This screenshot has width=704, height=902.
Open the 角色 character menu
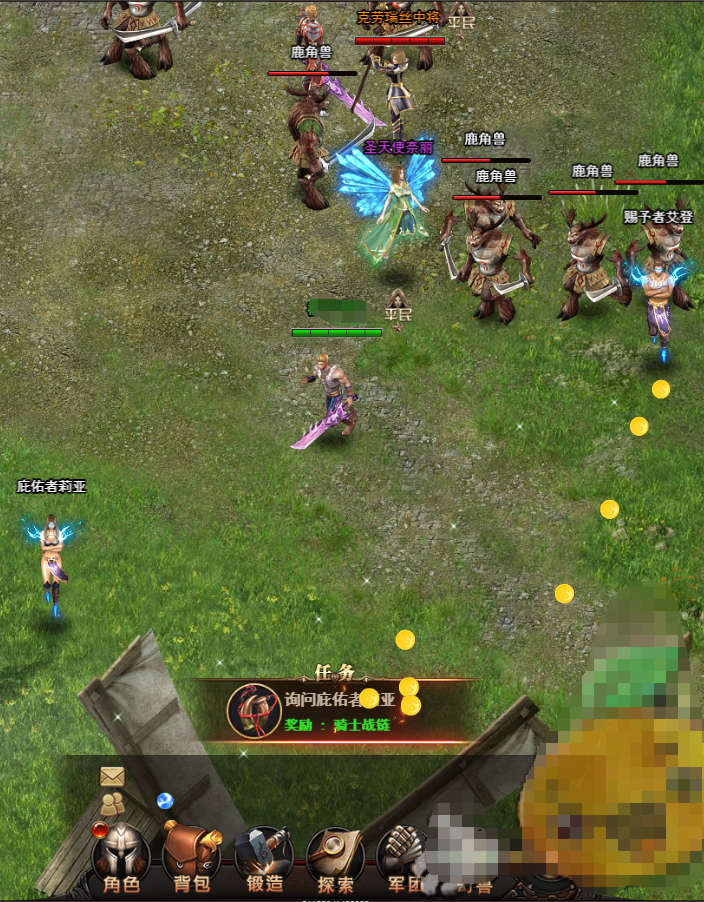[121, 858]
